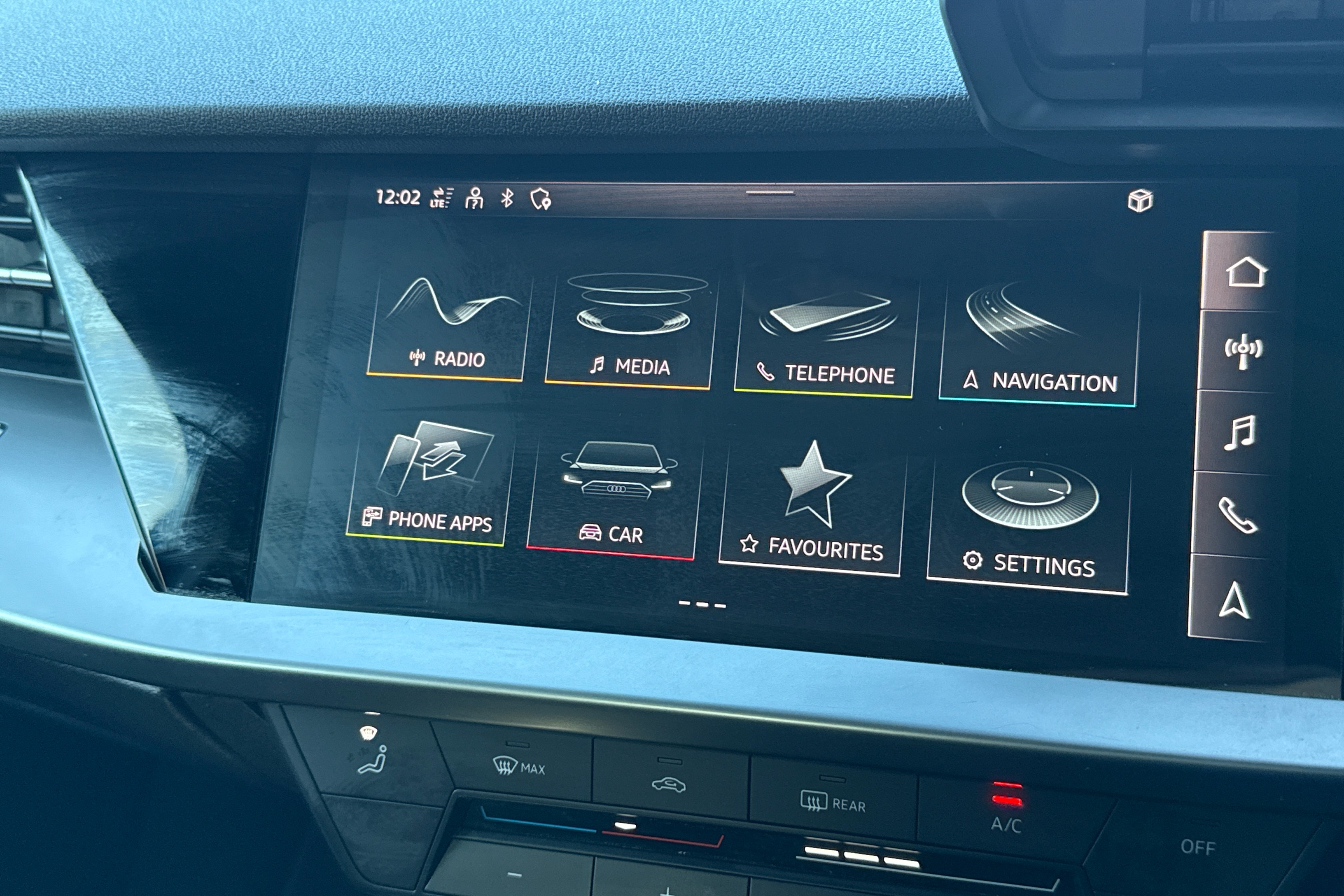Click the music note sidebar shortcut
1344x896 pixels.
pyautogui.click(x=1239, y=433)
